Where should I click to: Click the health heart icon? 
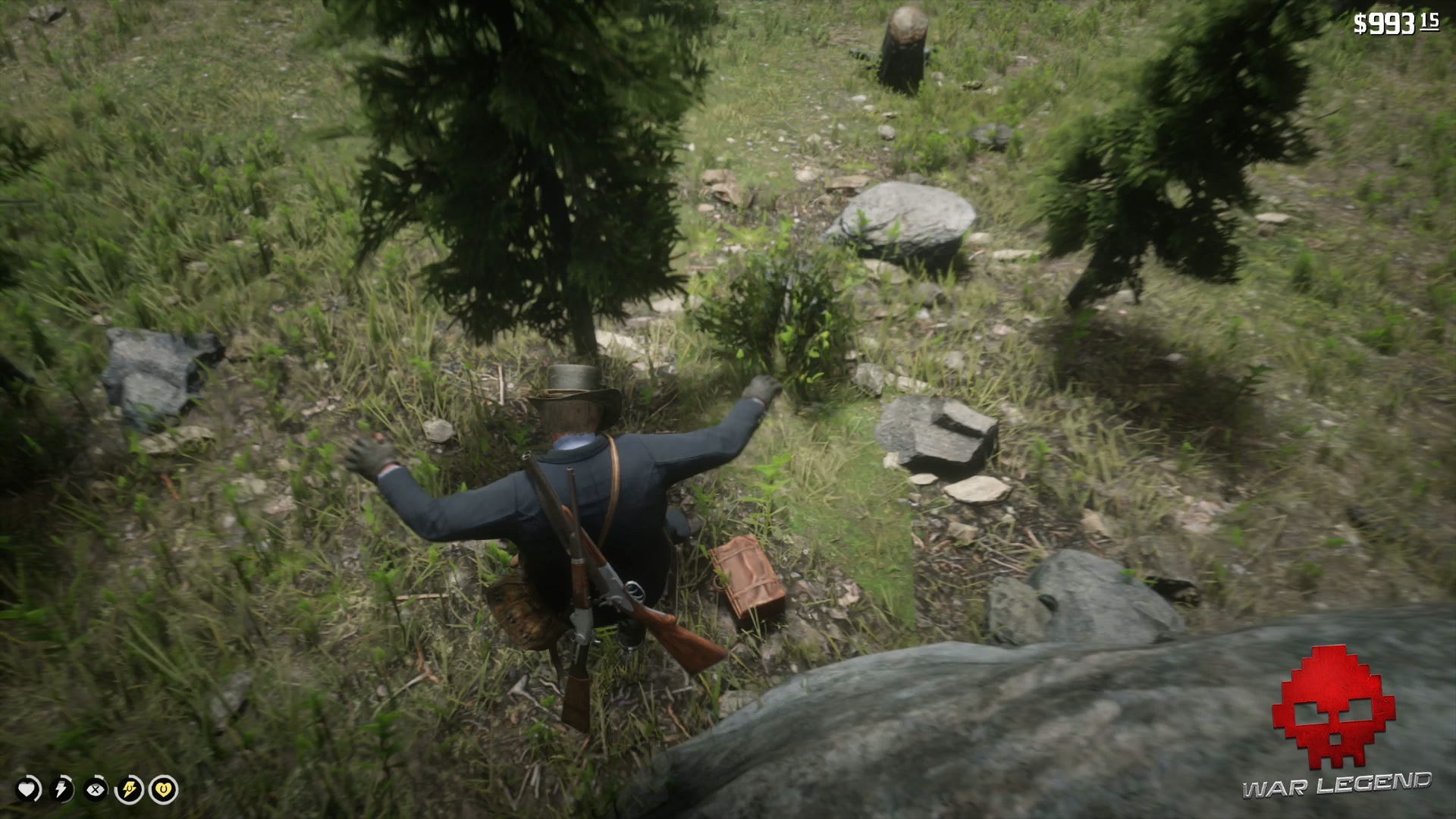pyautogui.click(x=28, y=789)
